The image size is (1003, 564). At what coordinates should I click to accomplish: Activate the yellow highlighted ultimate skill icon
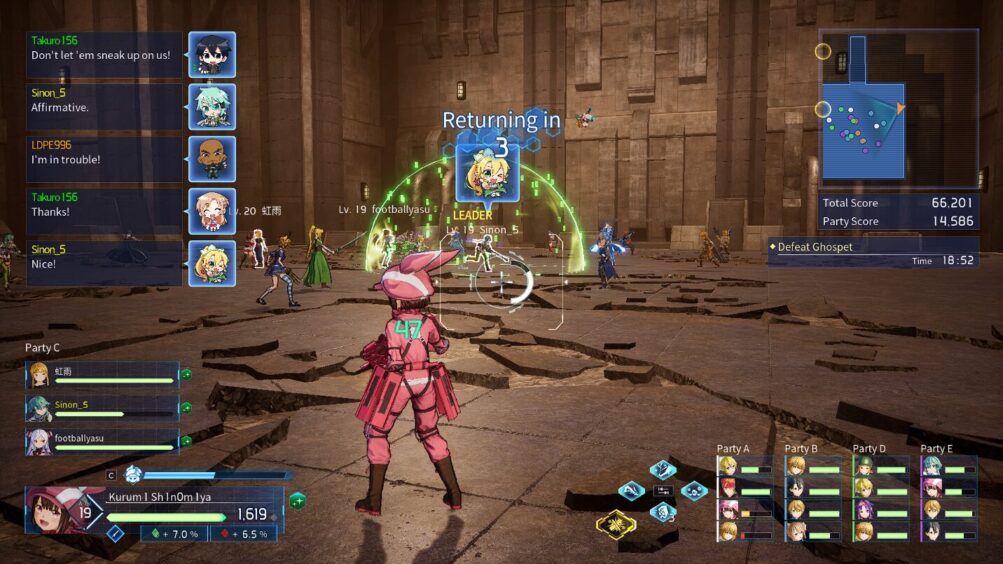pyautogui.click(x=616, y=522)
